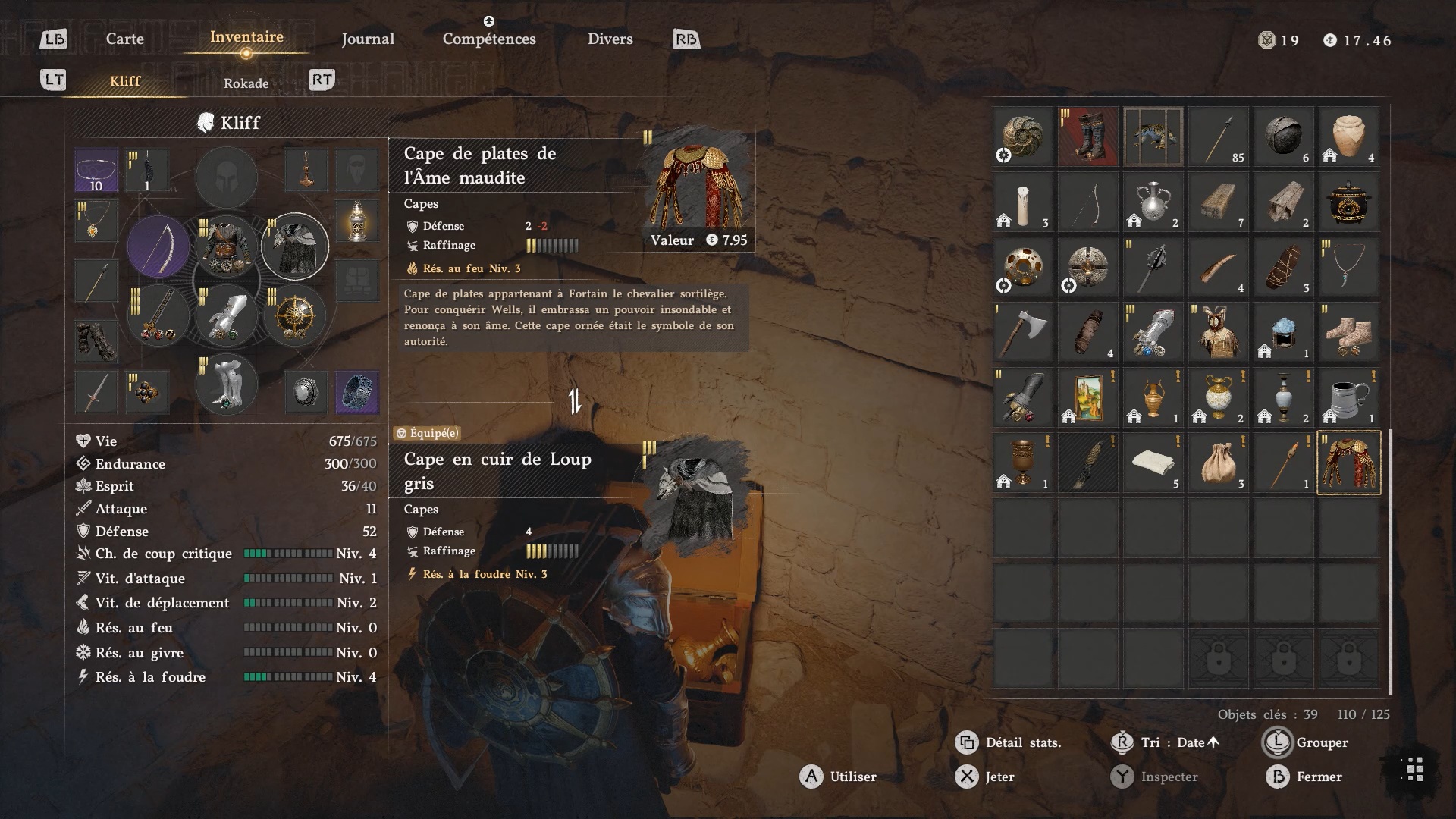Choose the metal tankard item

coord(1348,397)
